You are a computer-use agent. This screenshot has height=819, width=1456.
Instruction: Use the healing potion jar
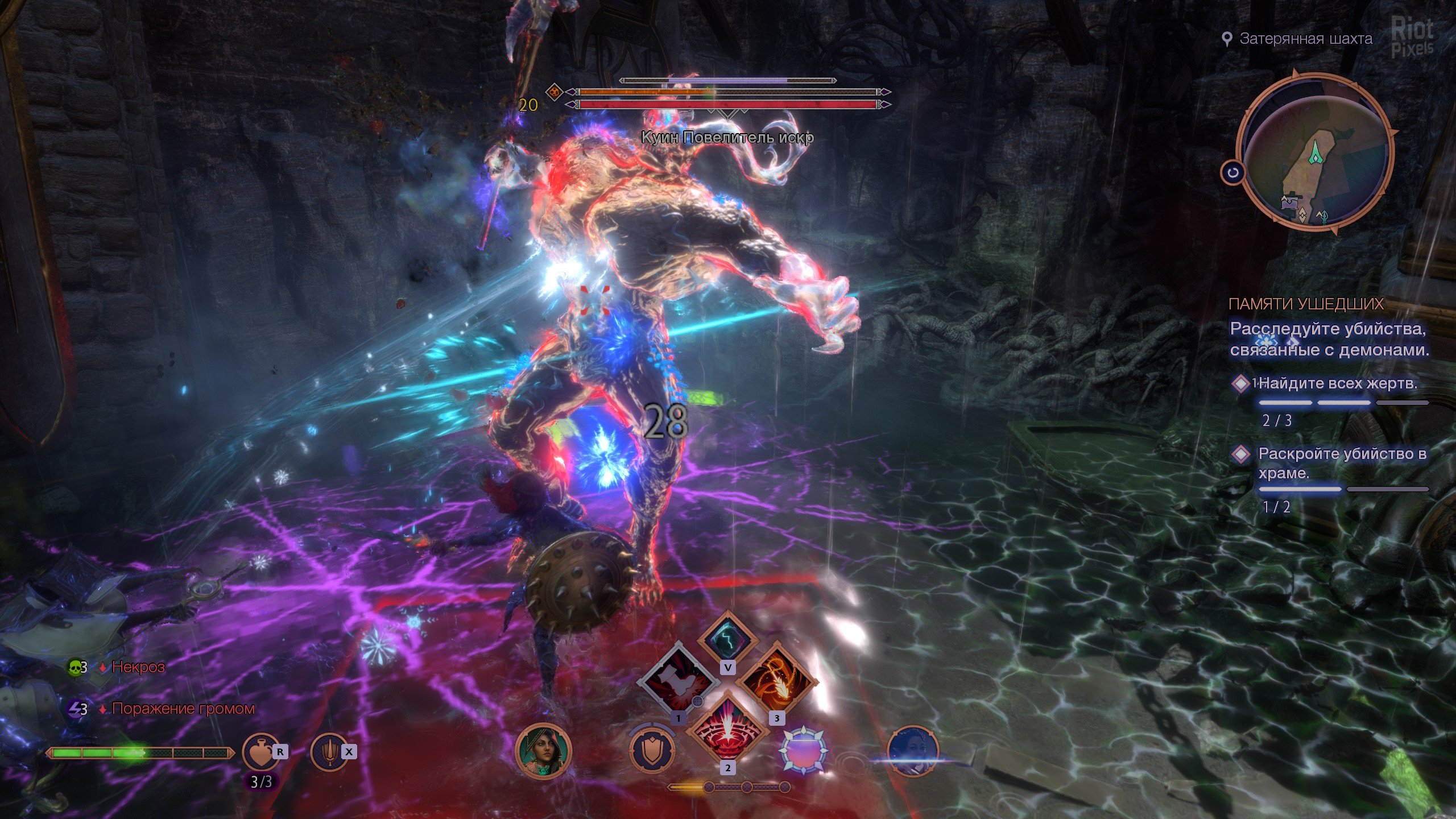261,752
